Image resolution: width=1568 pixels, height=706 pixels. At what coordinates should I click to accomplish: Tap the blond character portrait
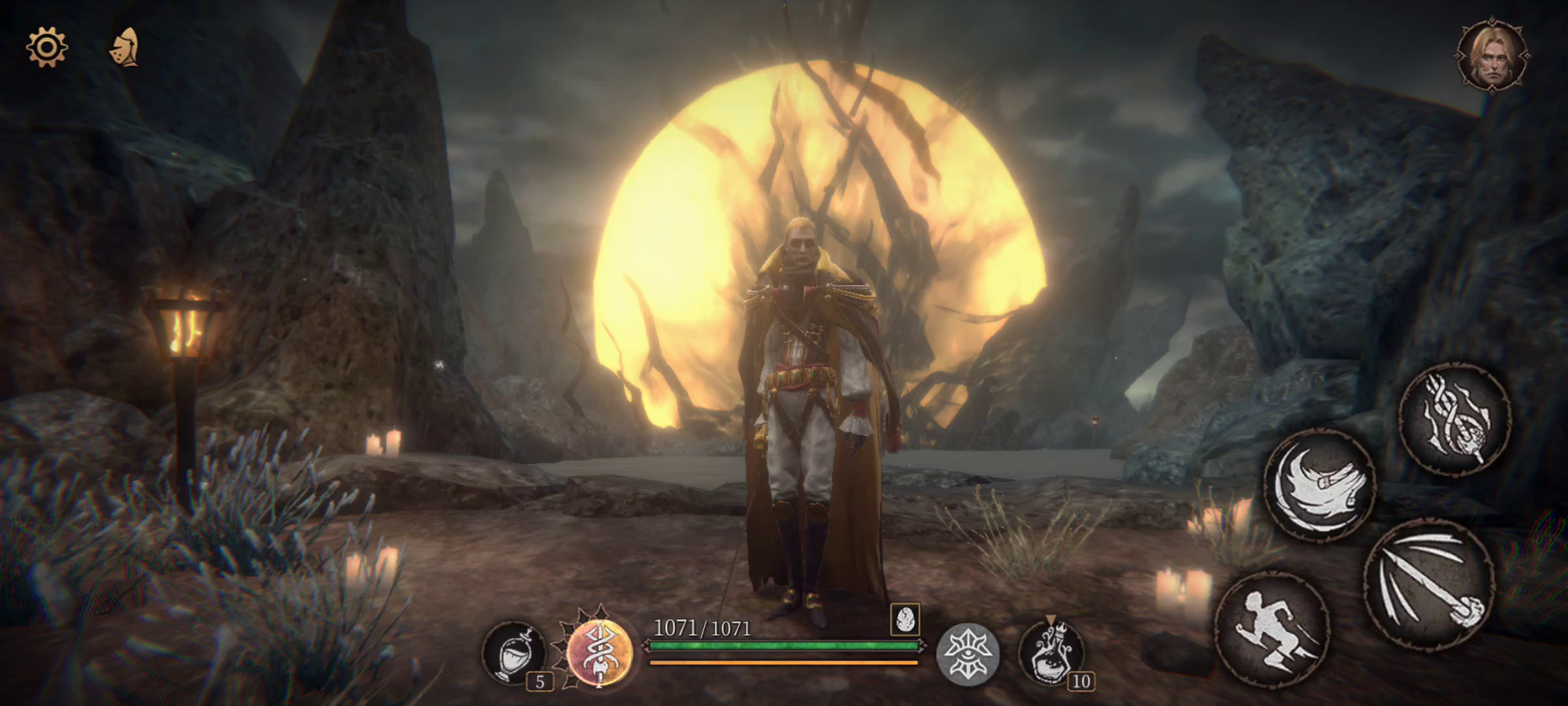pos(1492,56)
